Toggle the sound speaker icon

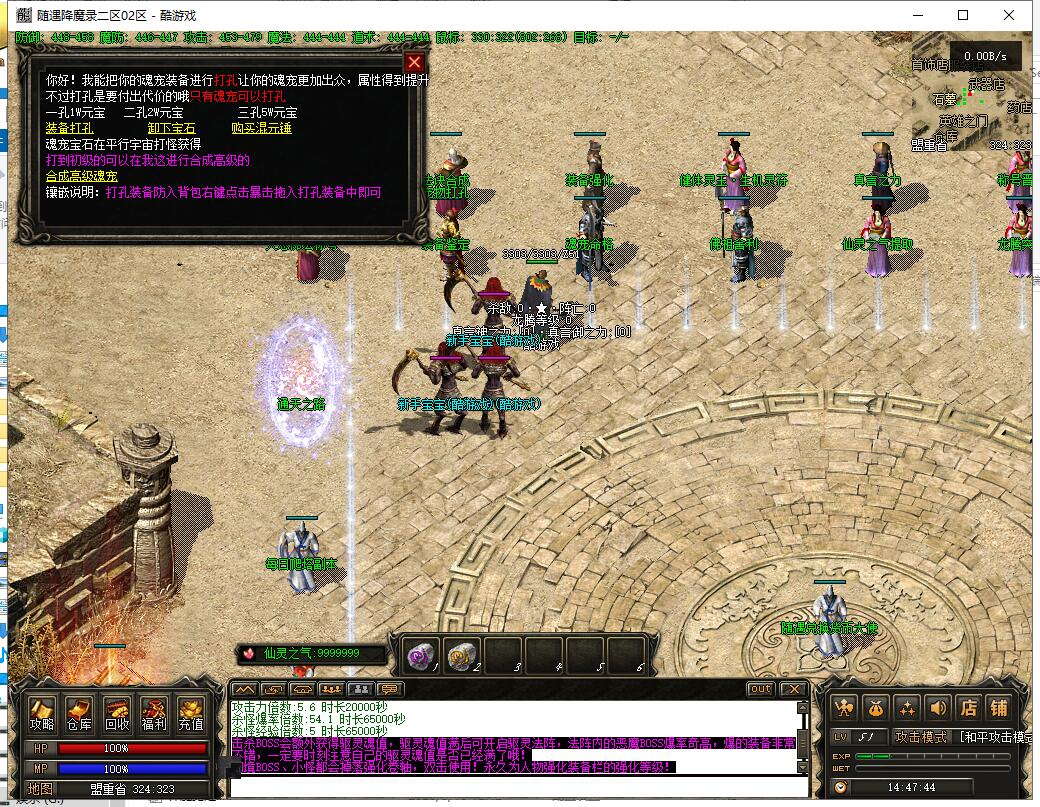pyautogui.click(x=937, y=707)
